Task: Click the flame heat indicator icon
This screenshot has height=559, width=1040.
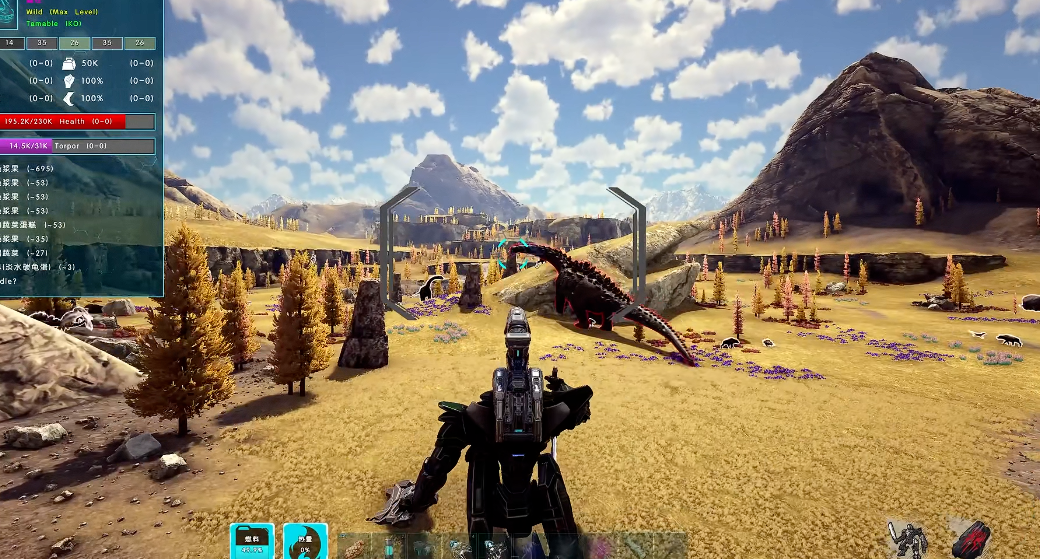Action: [x=304, y=542]
